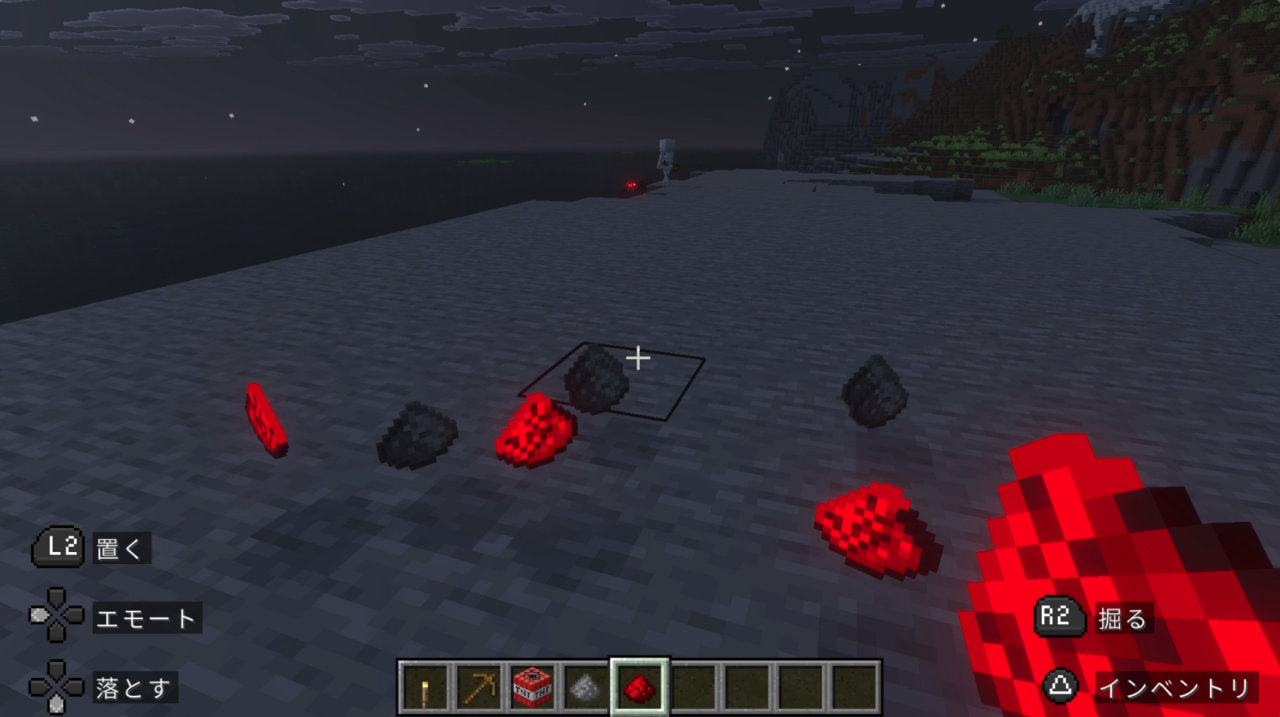Click the highlighted redstone dust slot
This screenshot has width=1280, height=717.
tap(640, 687)
